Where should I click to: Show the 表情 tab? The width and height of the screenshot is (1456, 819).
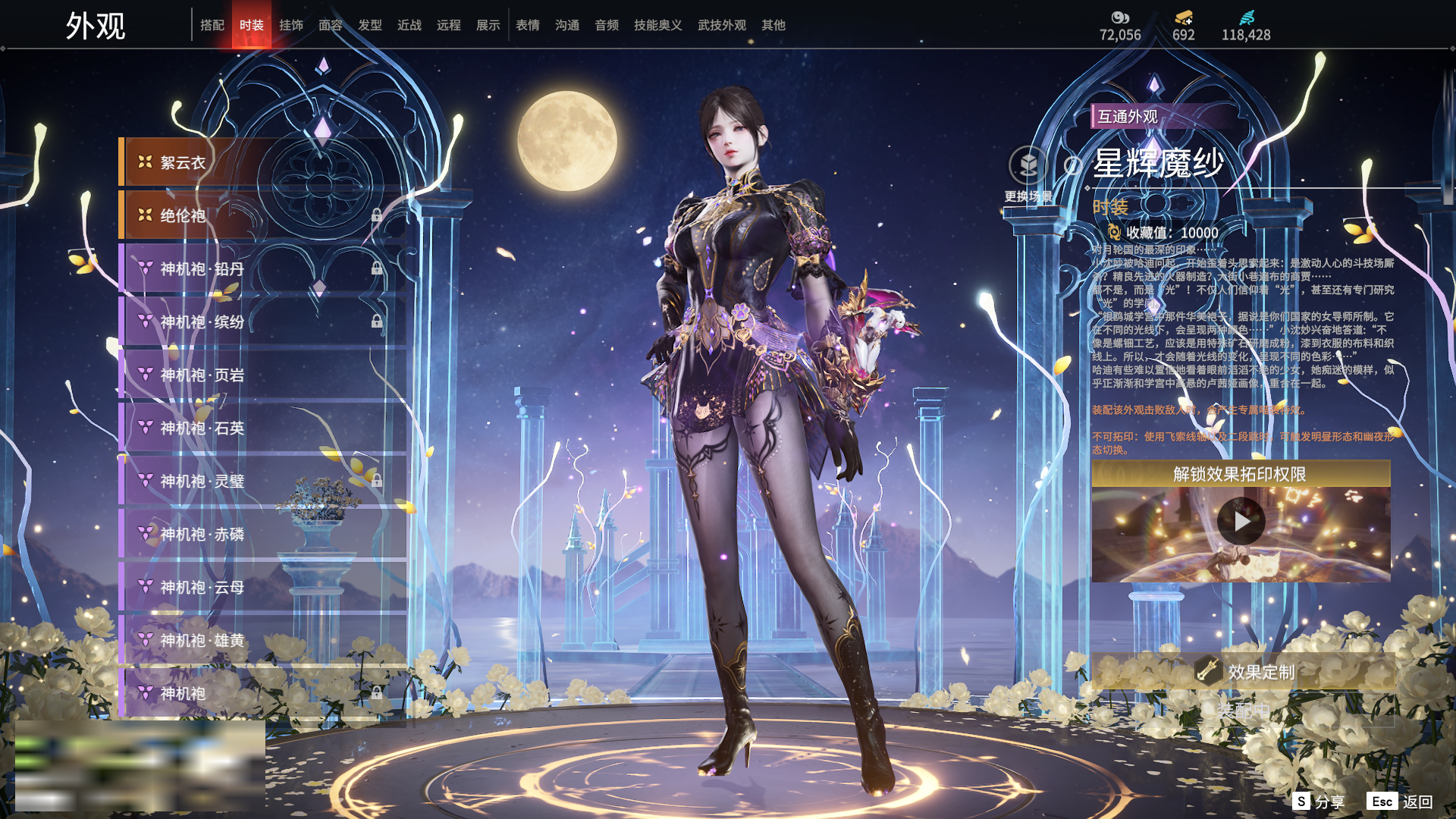(527, 25)
